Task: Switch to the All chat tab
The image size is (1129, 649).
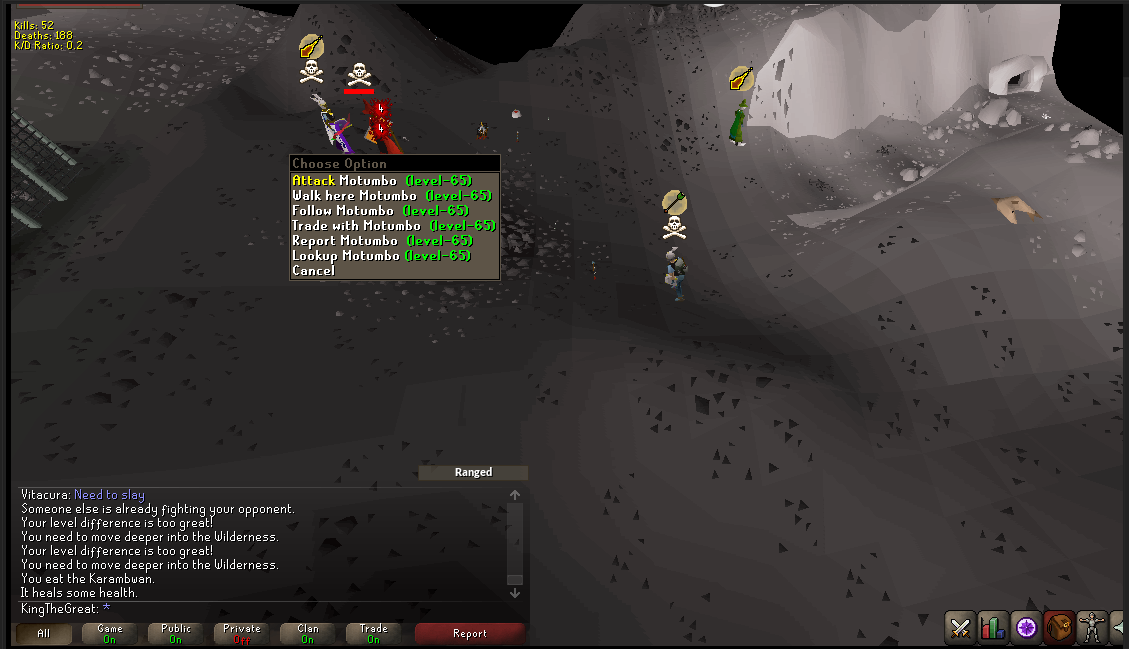Action: 43,633
